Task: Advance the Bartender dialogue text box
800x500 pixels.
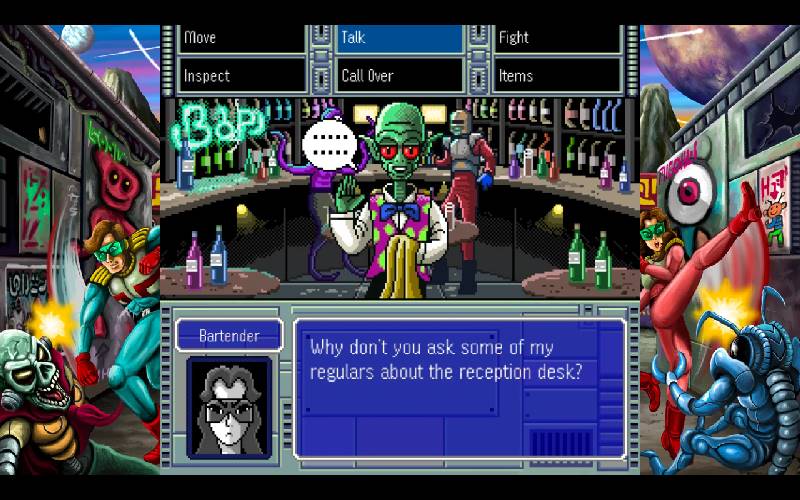Action: pyautogui.click(x=459, y=387)
